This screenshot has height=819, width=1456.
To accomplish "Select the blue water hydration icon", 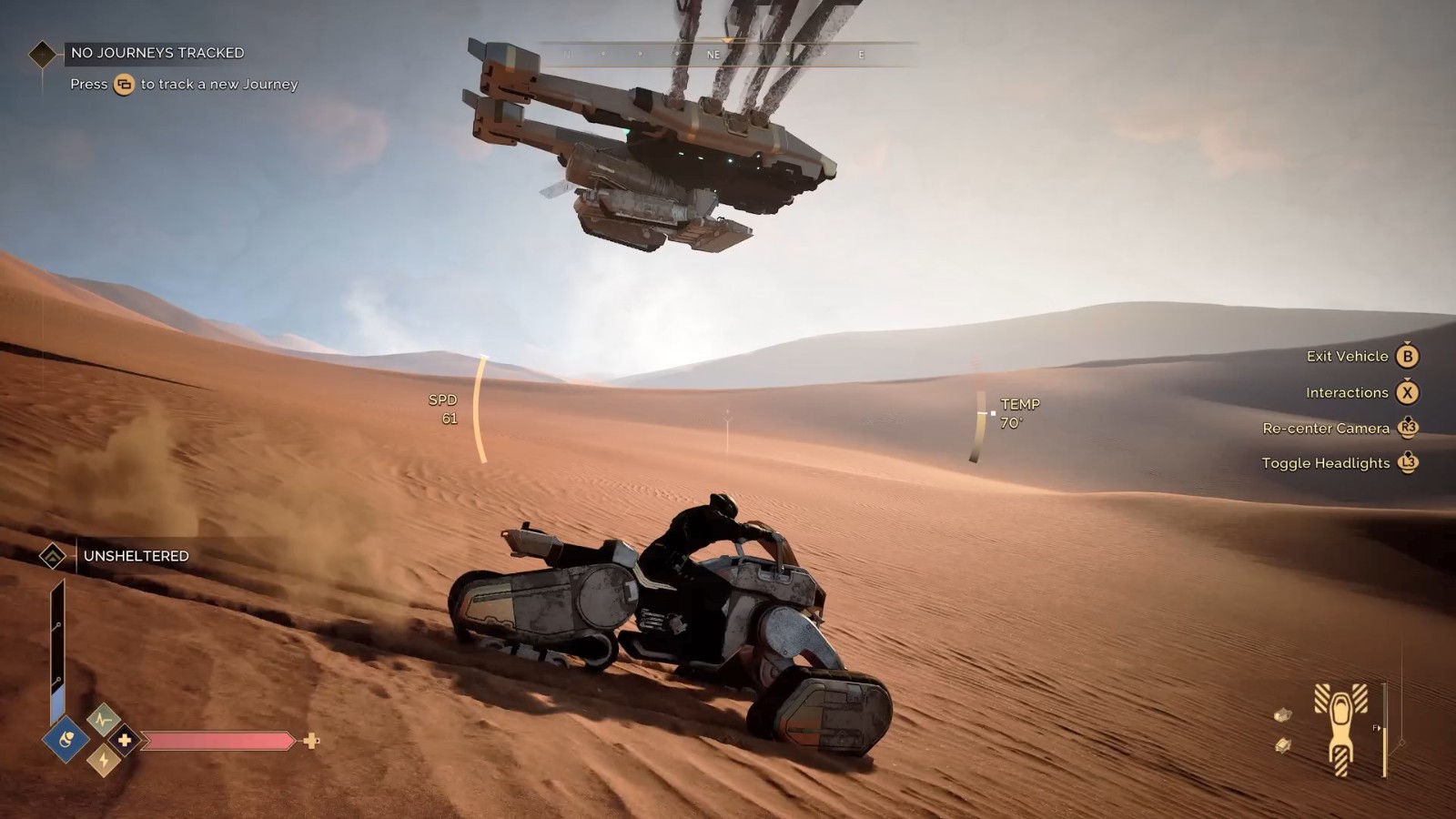I will coord(66,740).
